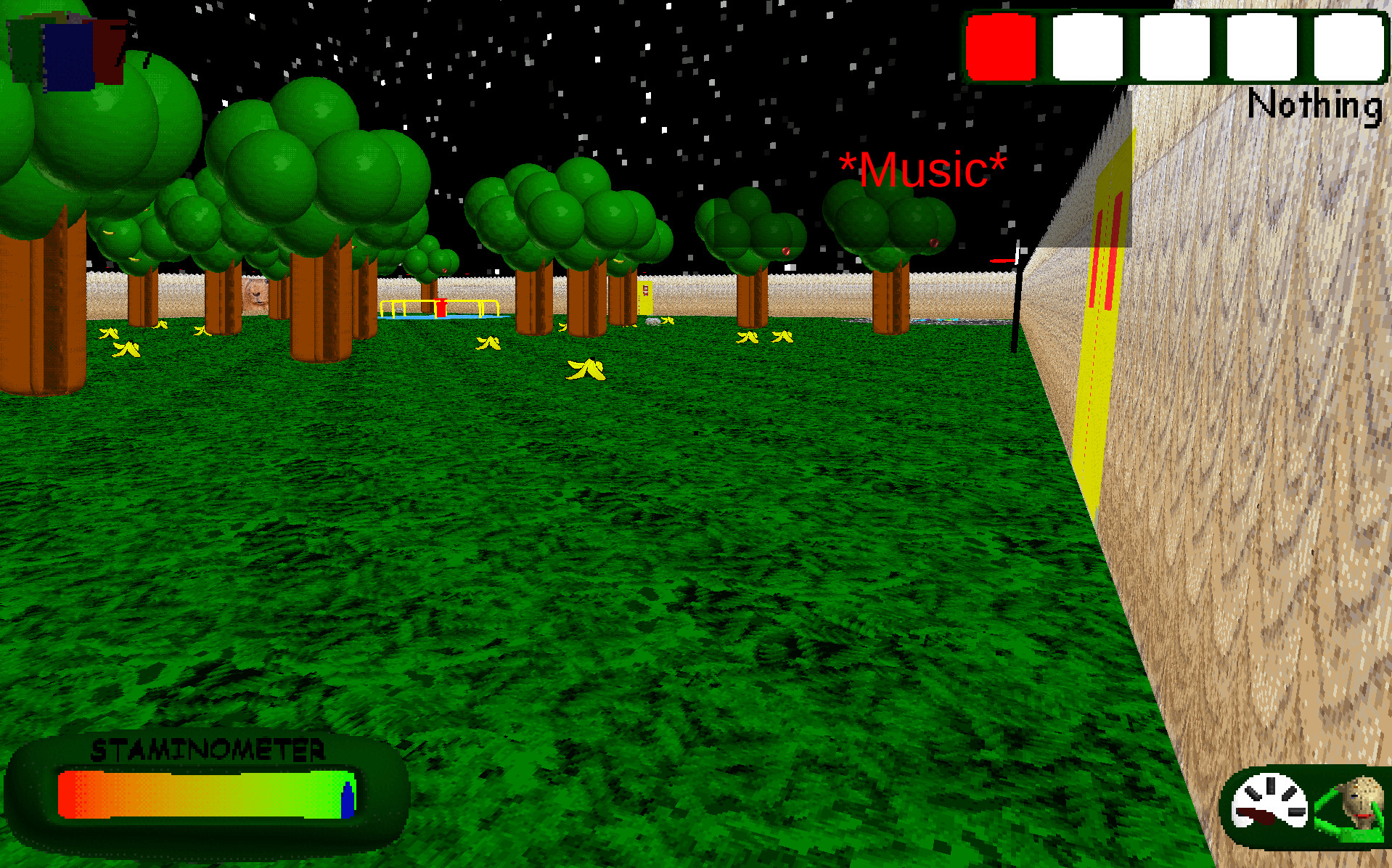Click the last empty inventory slot
Viewport: 1392px width, 868px height.
tap(1348, 47)
